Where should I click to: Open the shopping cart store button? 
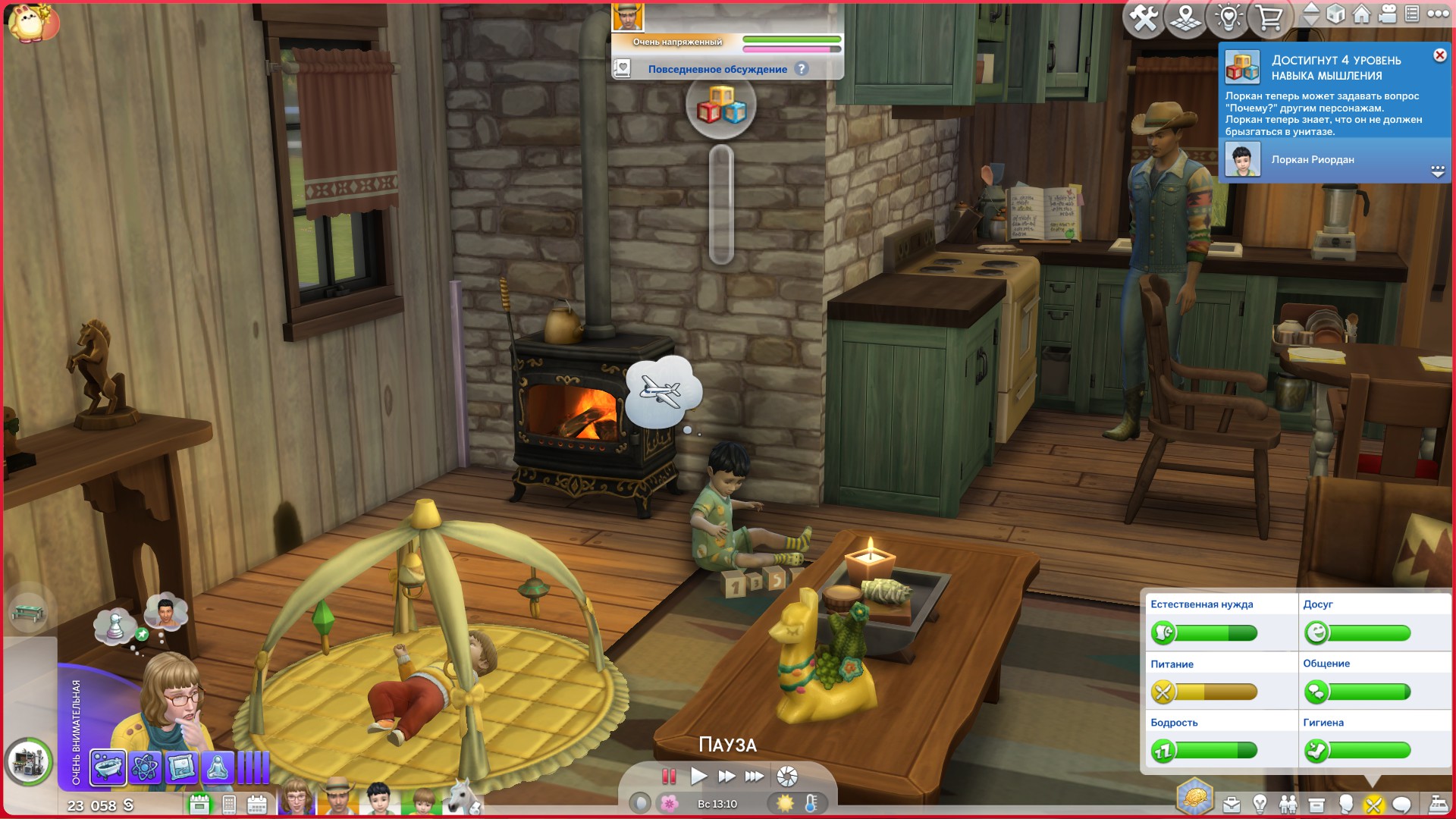tap(1269, 17)
